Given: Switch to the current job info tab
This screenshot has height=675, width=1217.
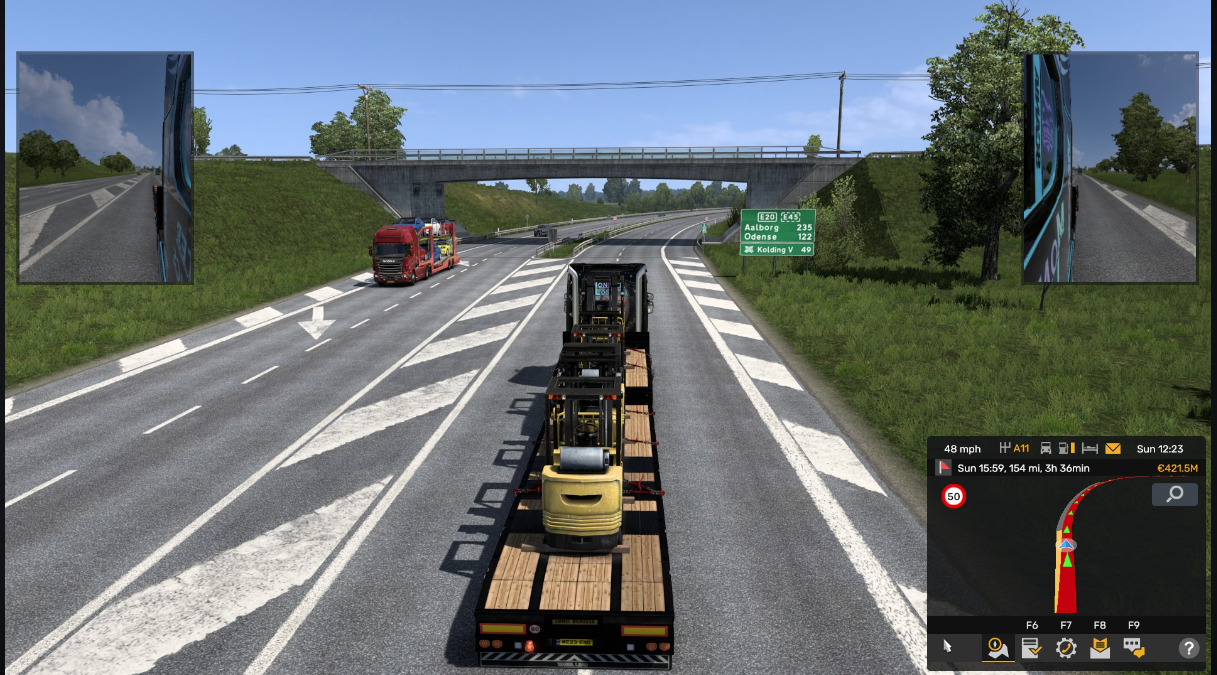Looking at the screenshot, I should [x=1031, y=648].
